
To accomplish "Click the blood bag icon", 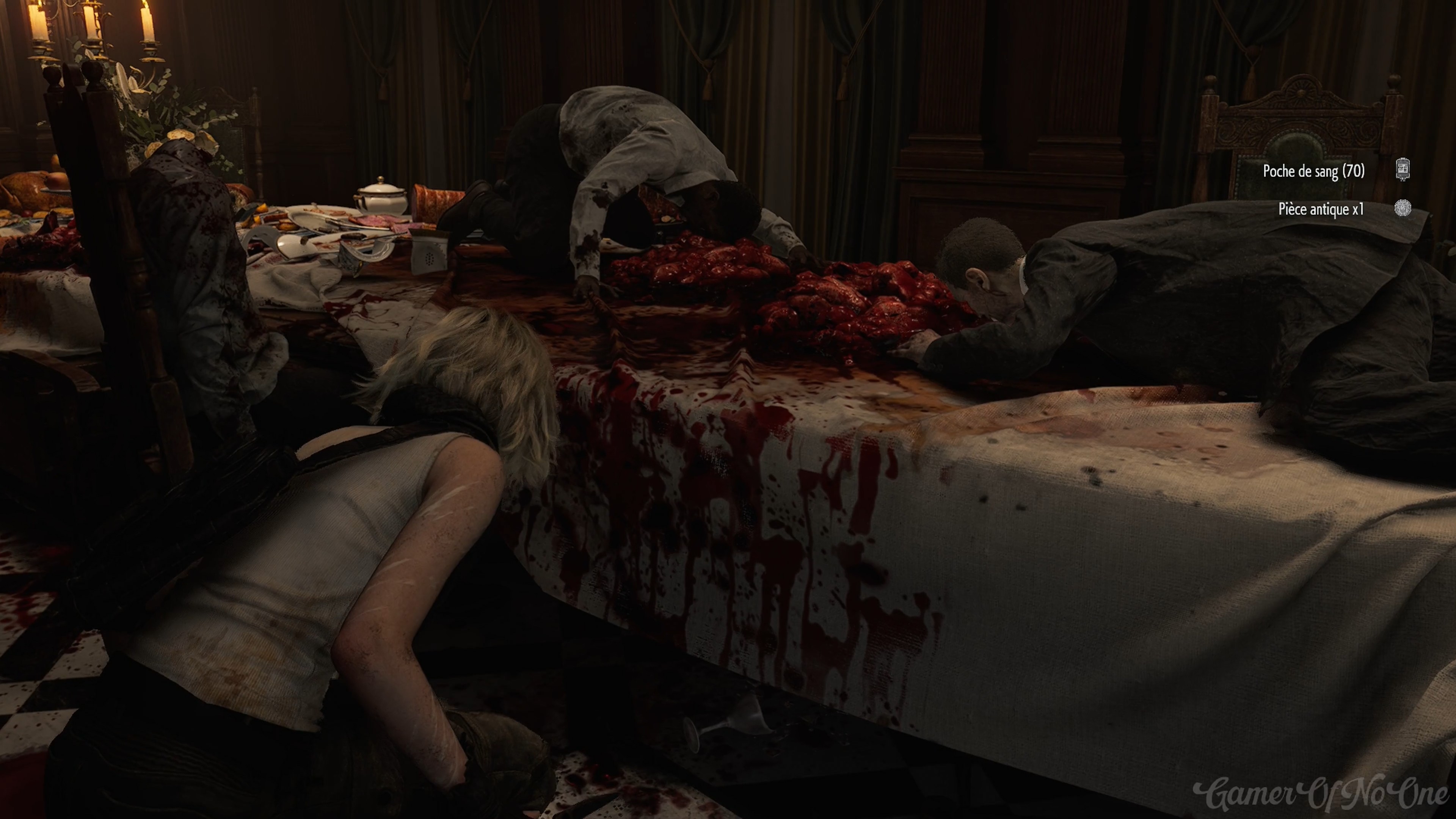I will pyautogui.click(x=1402, y=169).
